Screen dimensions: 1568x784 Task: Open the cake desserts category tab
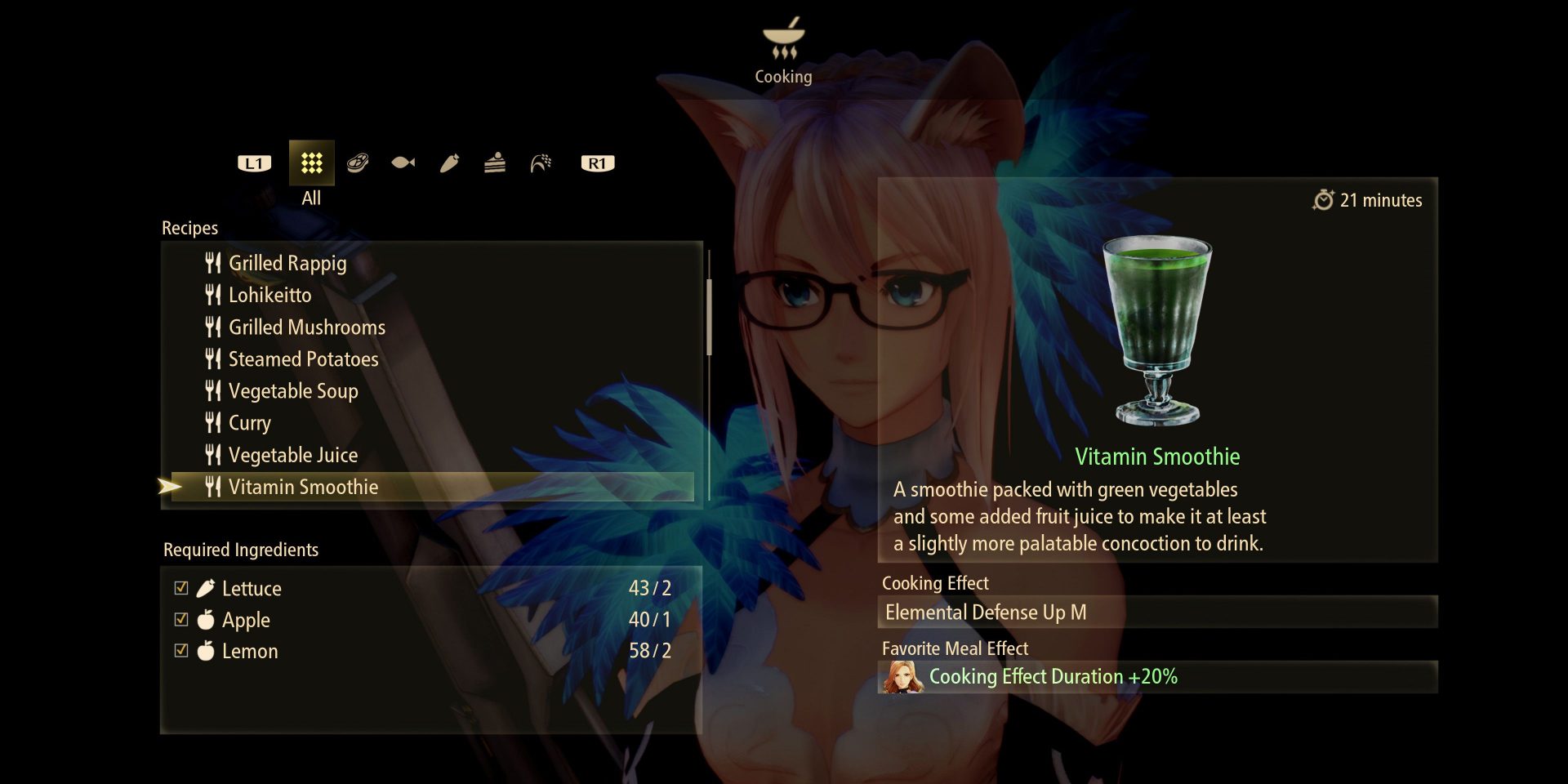click(495, 163)
